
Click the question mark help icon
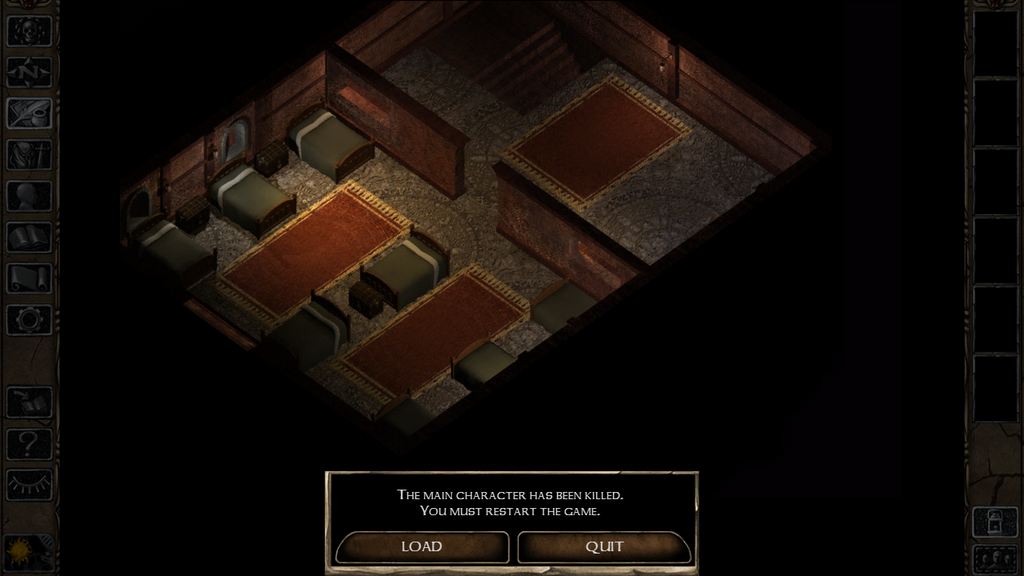[x=29, y=443]
